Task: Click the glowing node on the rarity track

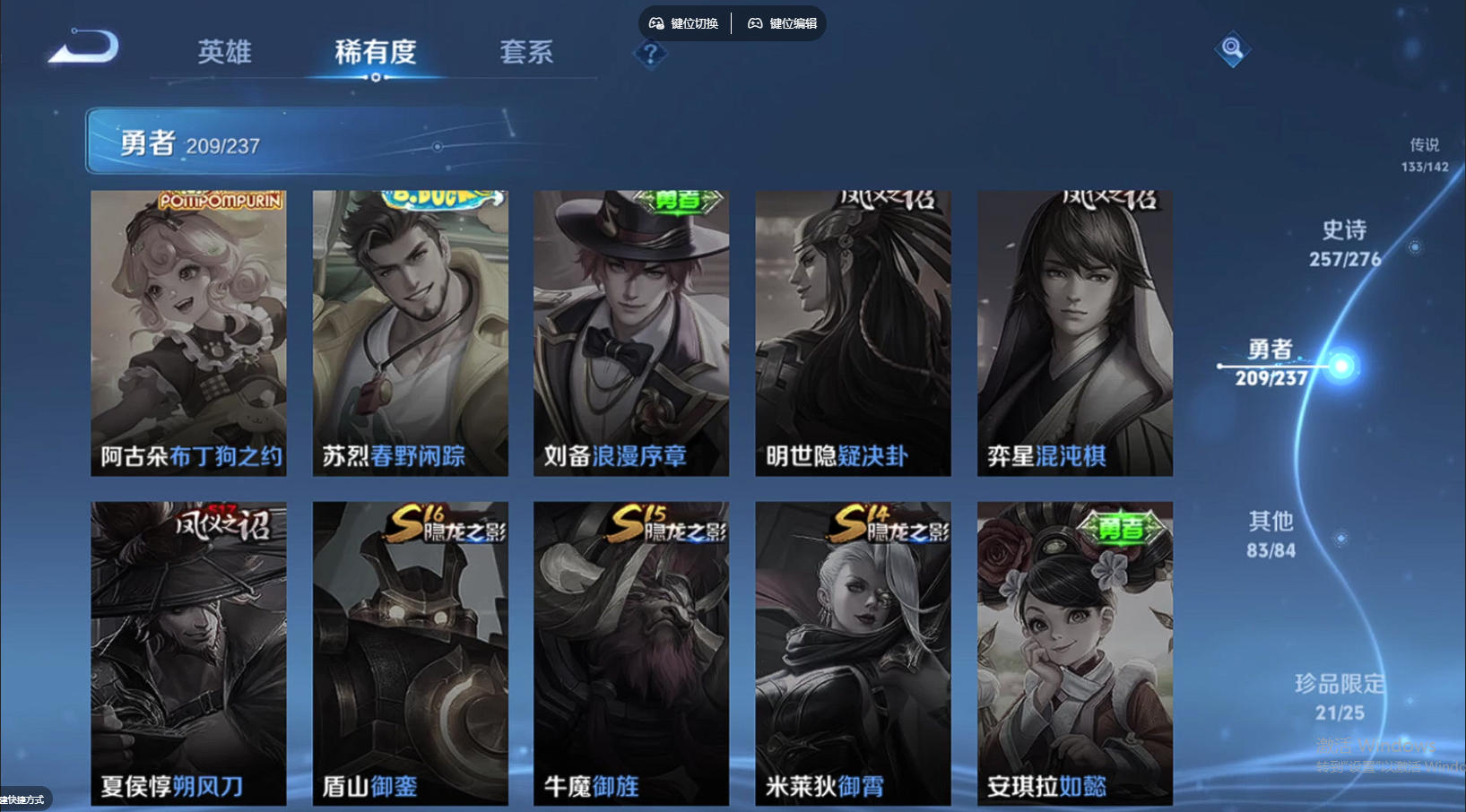Action: click(x=1342, y=366)
